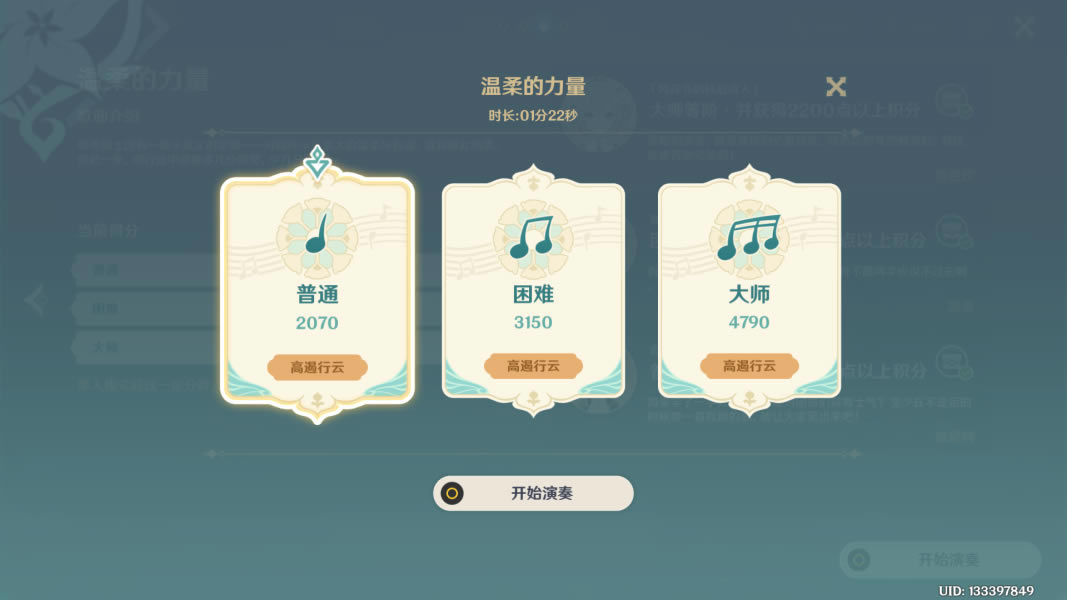Select the 普通 difficulty card
Viewport: 1067px width, 600px height.
317,292
